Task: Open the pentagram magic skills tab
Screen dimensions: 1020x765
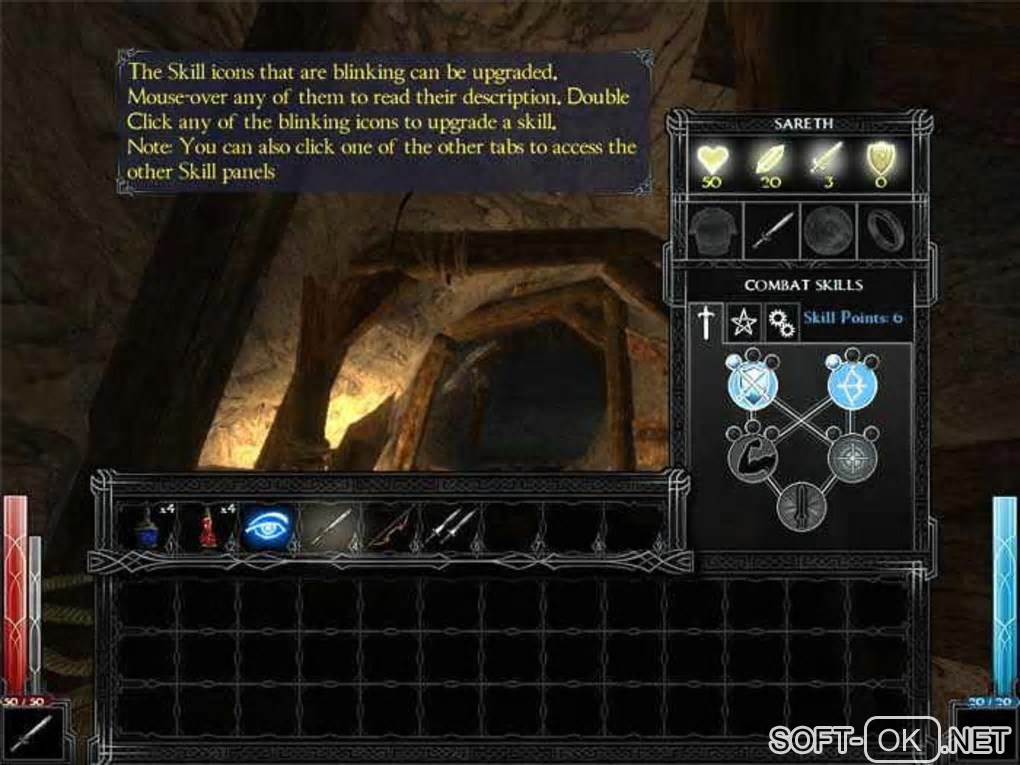Action: tap(743, 321)
